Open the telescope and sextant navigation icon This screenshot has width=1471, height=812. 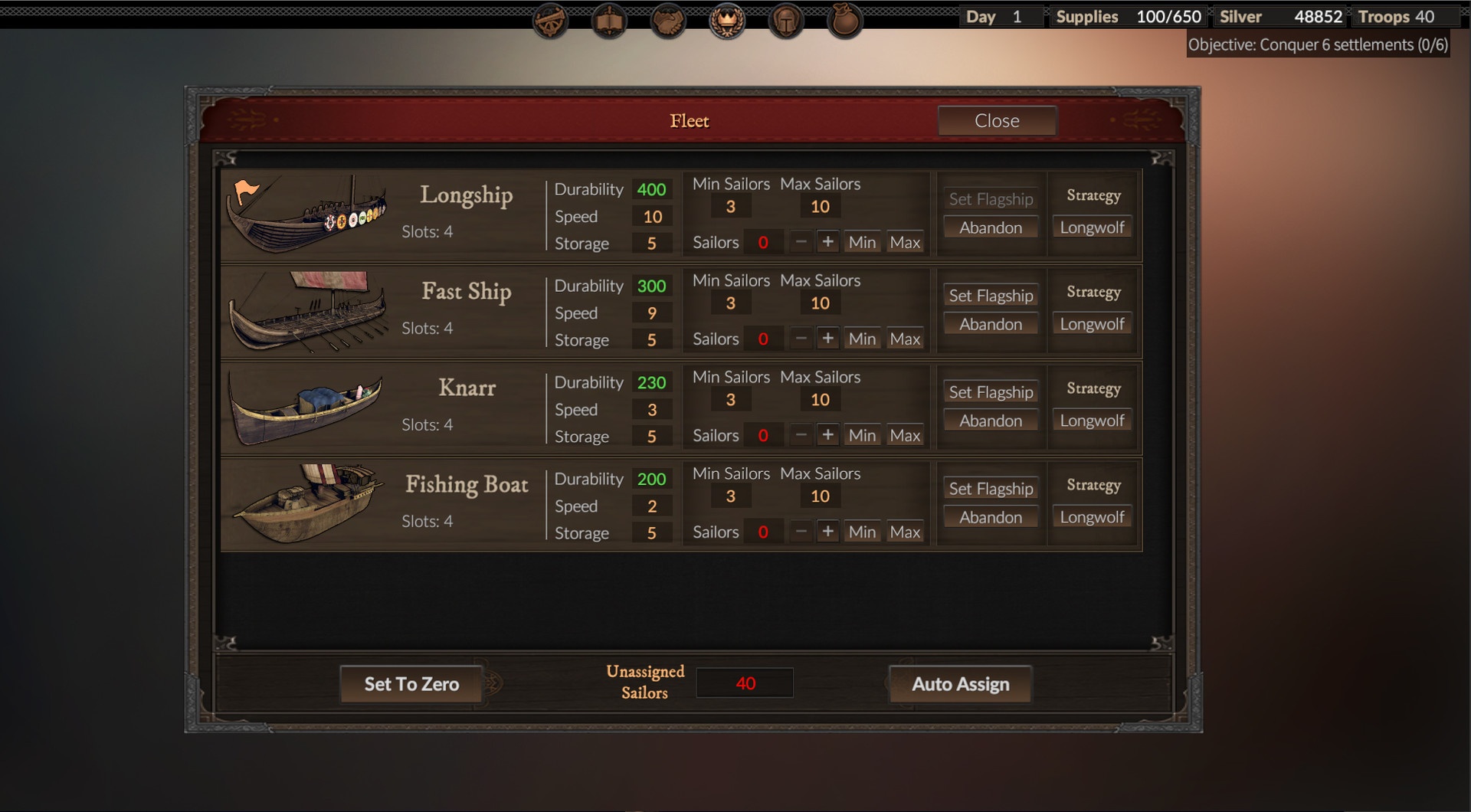point(550,21)
